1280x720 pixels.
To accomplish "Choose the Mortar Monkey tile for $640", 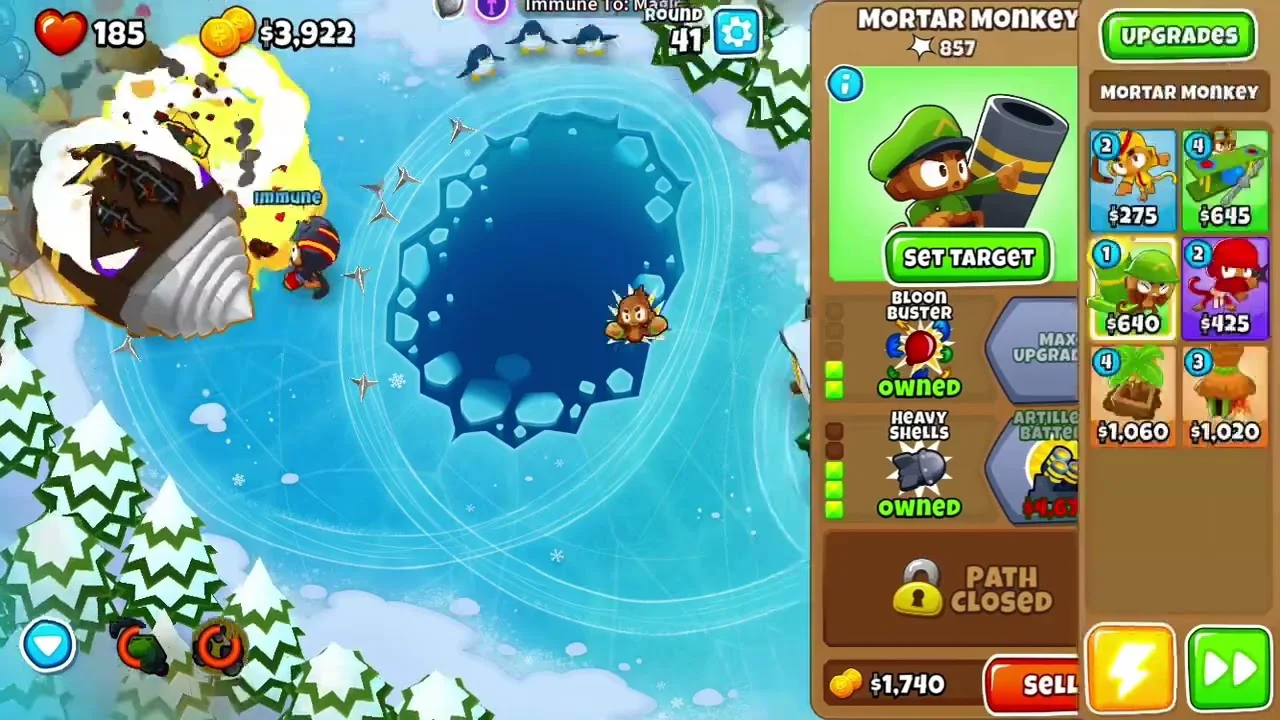I will tap(1132, 289).
